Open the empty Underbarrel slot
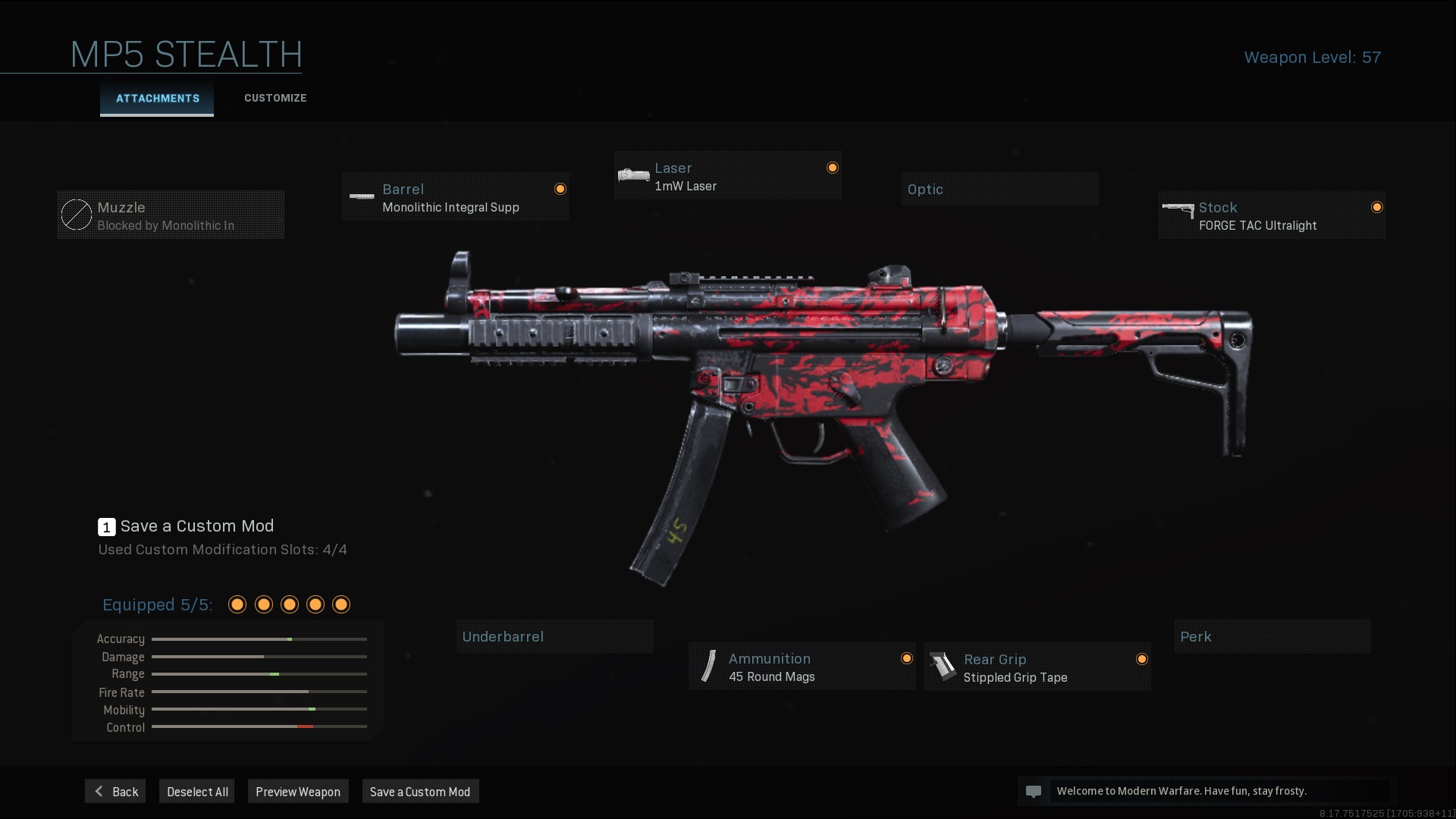The image size is (1456, 819). tap(554, 636)
